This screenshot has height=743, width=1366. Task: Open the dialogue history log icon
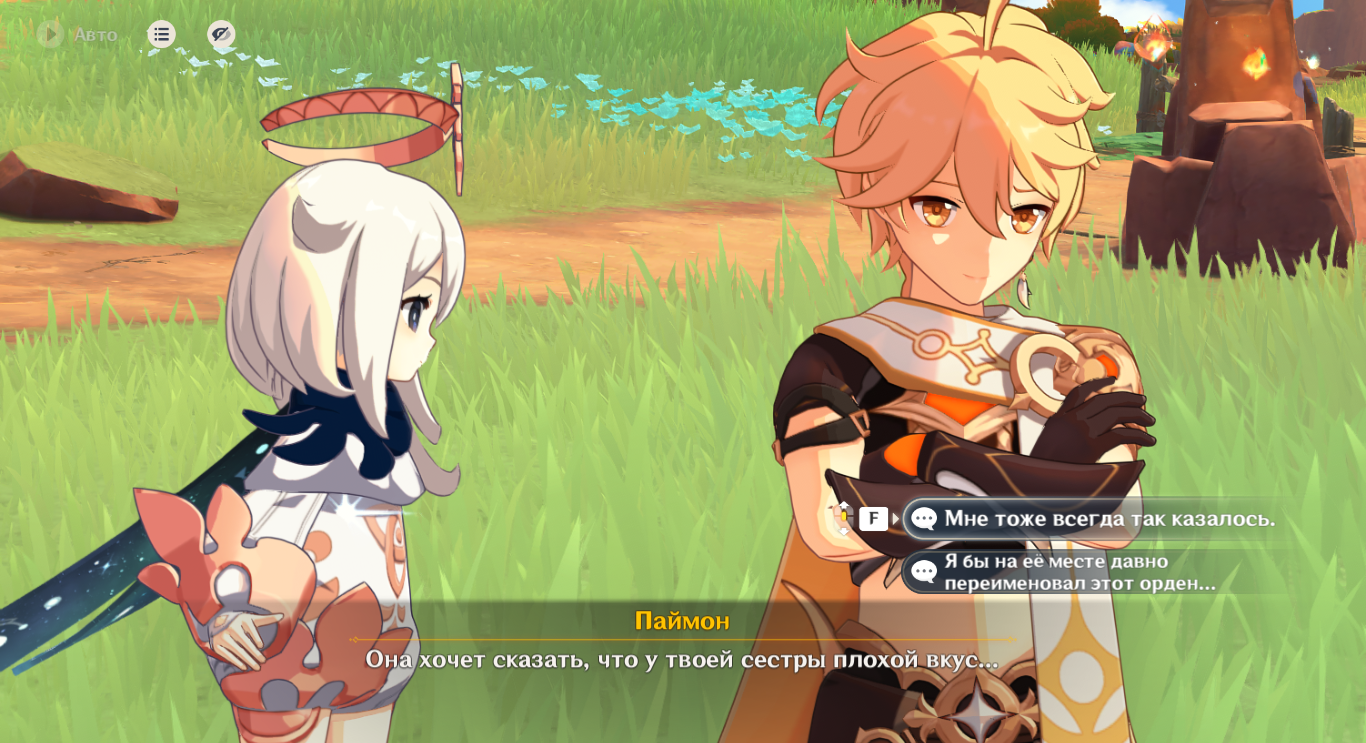pyautogui.click(x=161, y=35)
